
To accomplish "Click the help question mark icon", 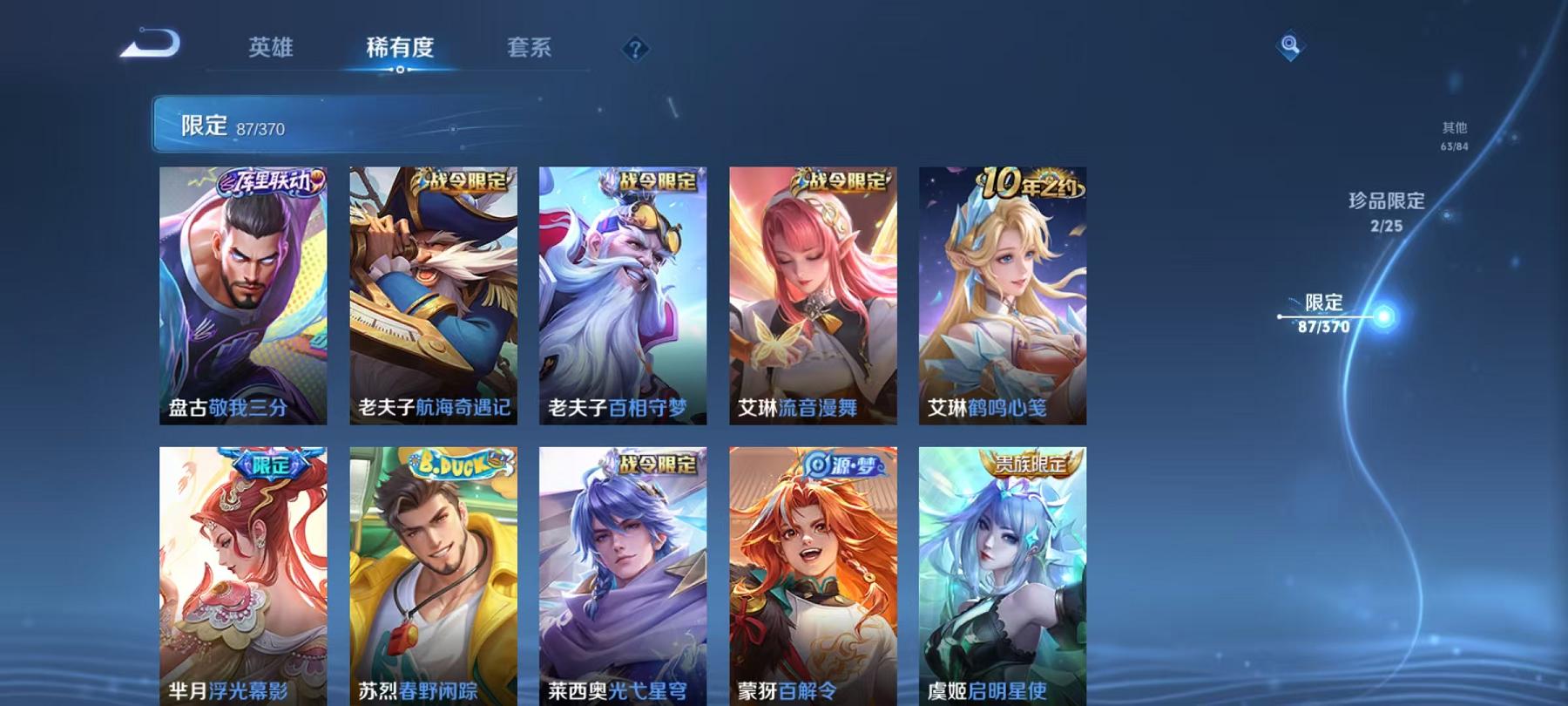I will (x=635, y=49).
